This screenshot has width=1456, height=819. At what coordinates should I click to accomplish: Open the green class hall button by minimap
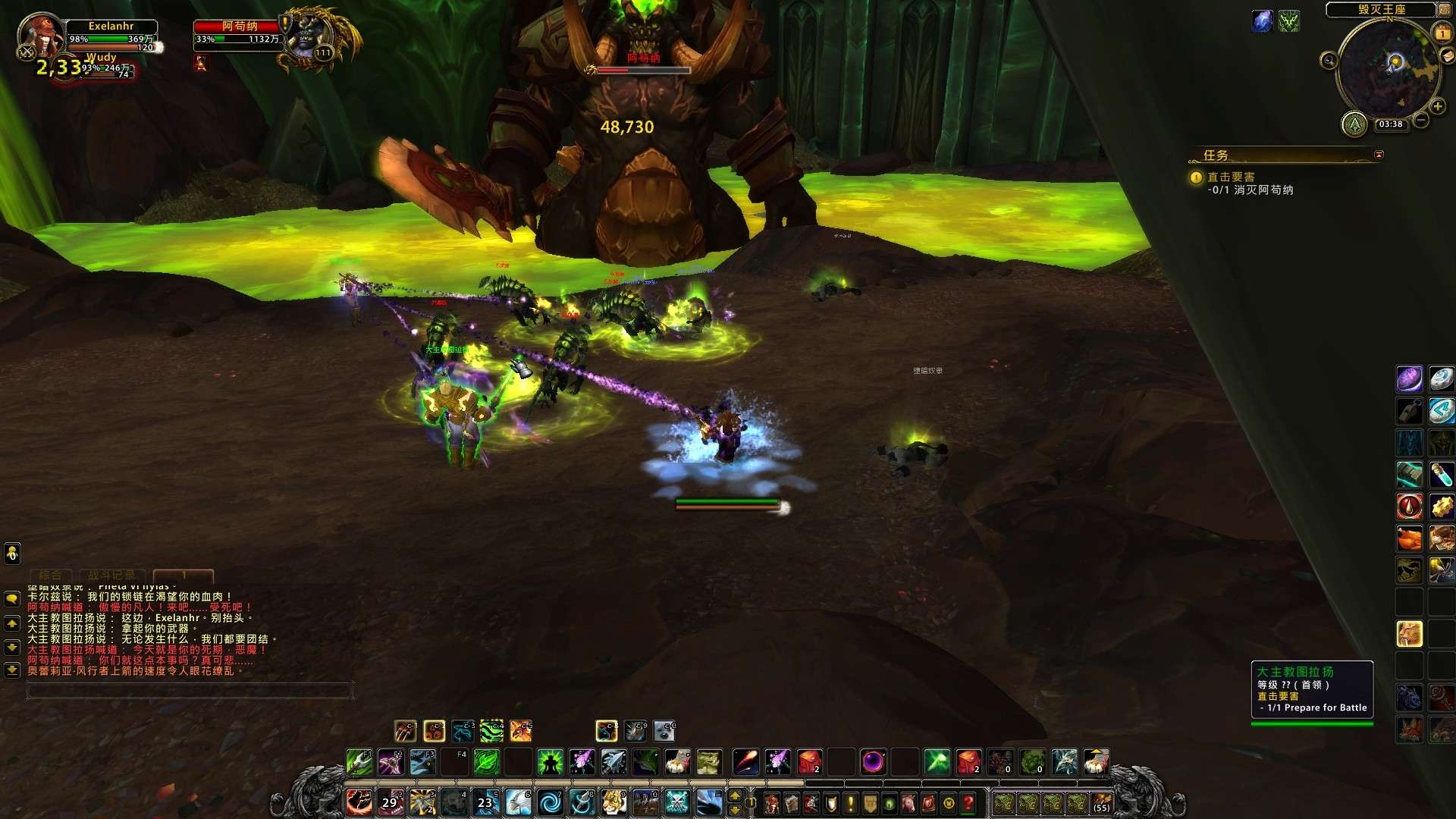(x=1354, y=124)
